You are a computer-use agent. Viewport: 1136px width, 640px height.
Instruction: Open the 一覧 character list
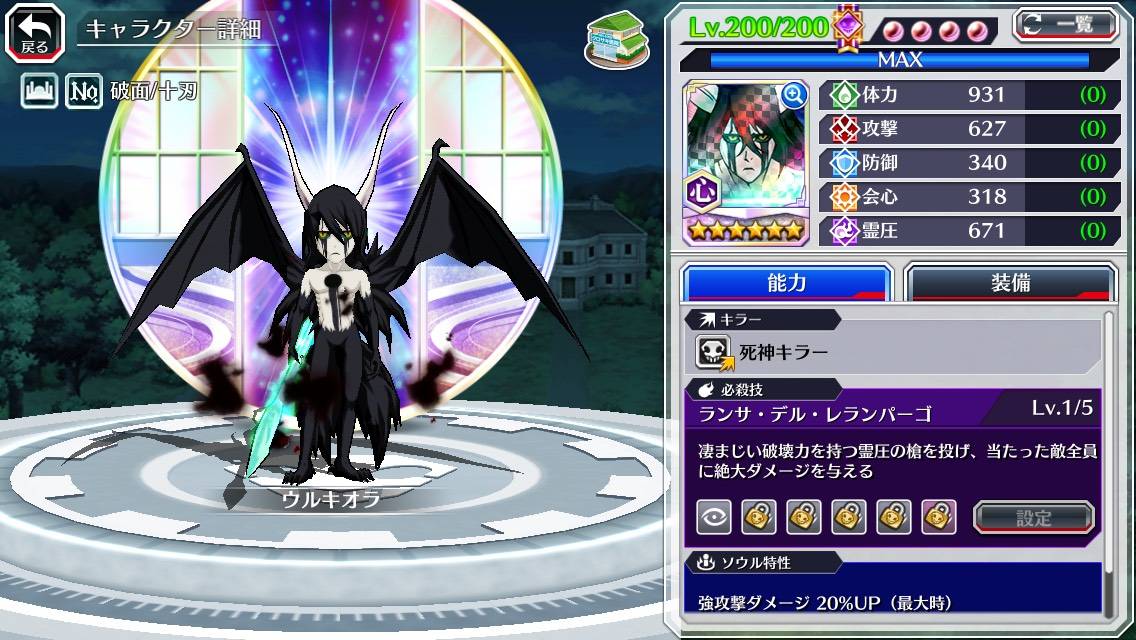point(1065,24)
